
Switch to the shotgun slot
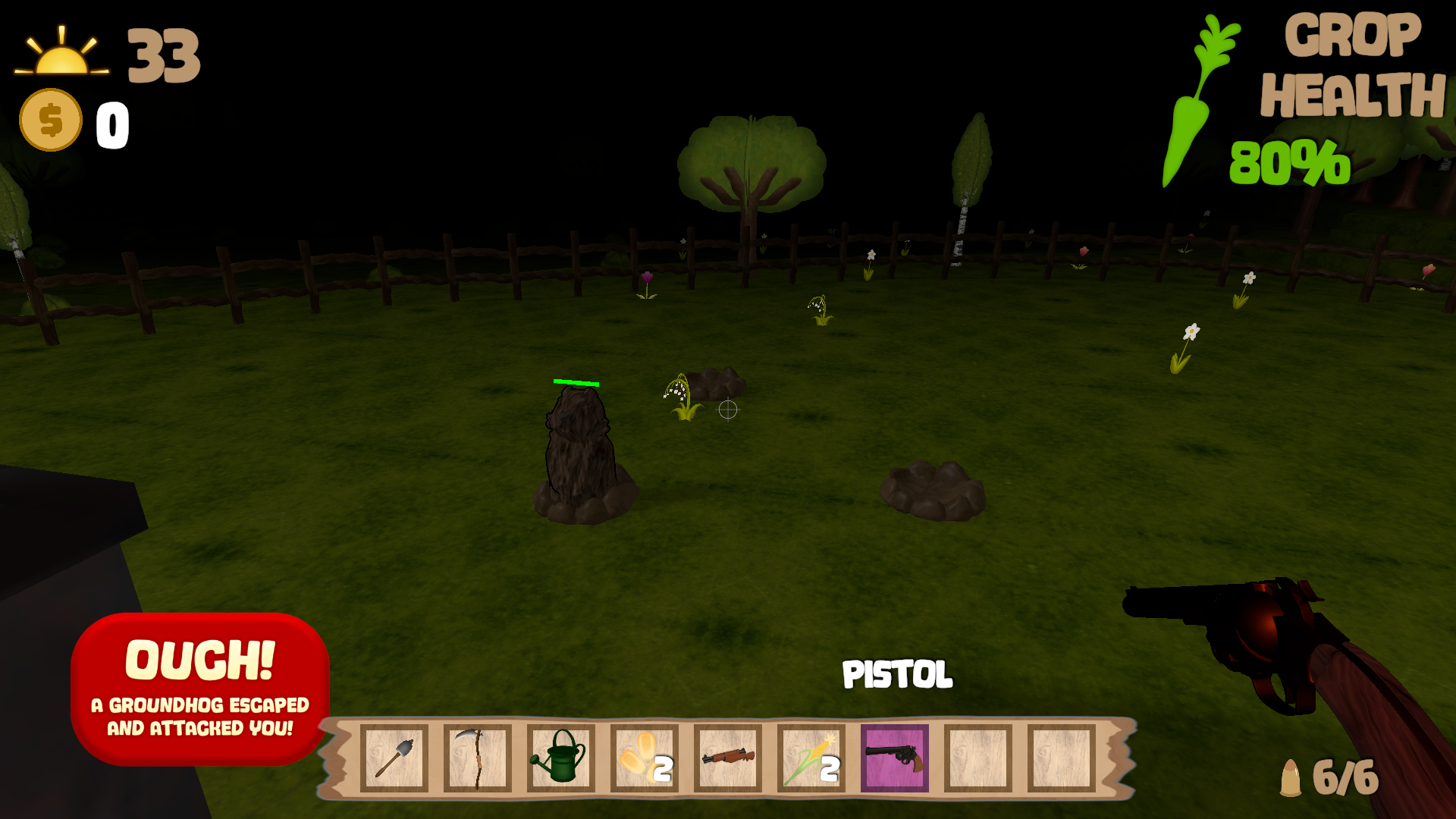pos(727,758)
